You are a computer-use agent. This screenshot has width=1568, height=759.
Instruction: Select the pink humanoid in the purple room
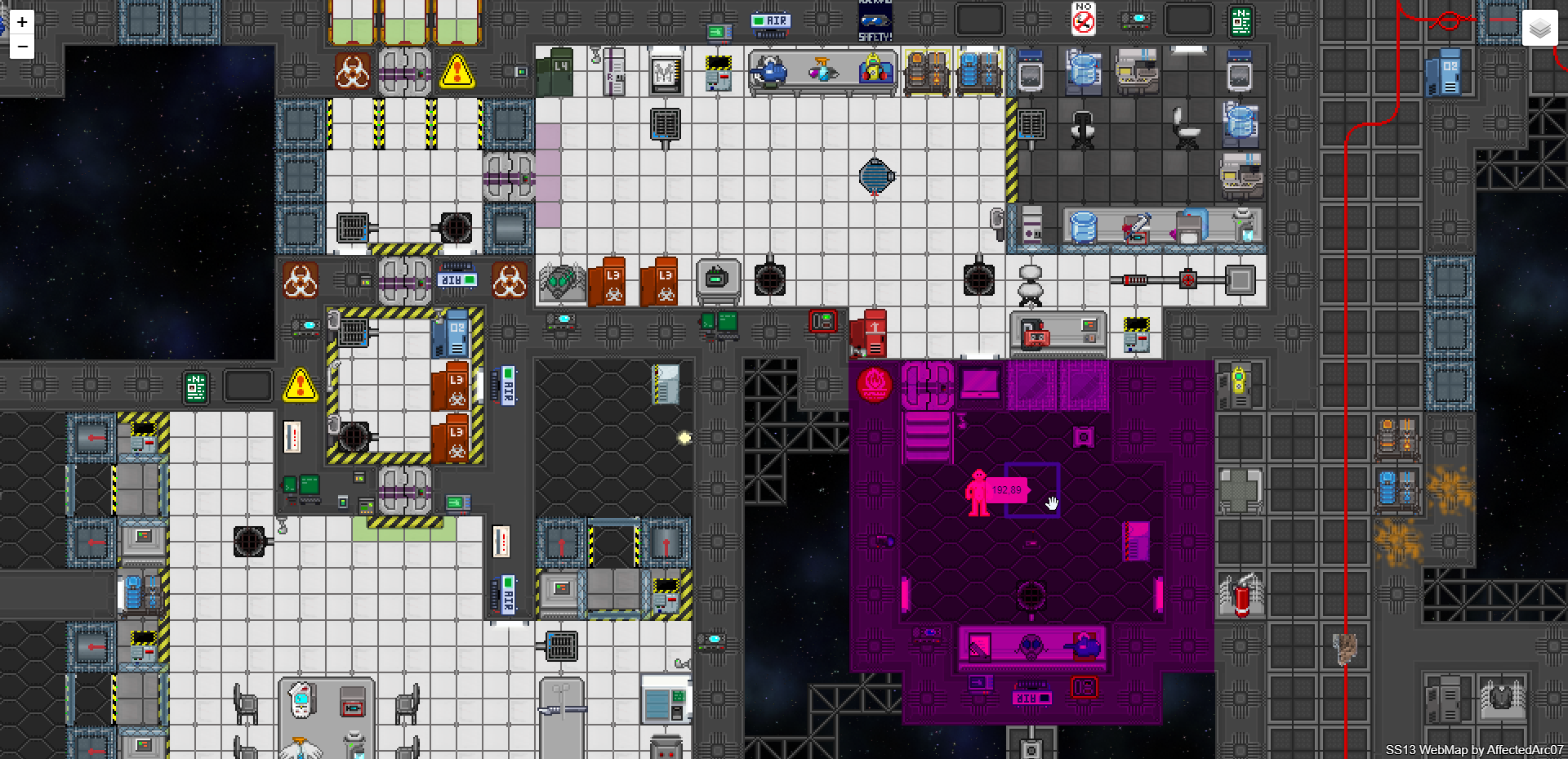tap(979, 490)
